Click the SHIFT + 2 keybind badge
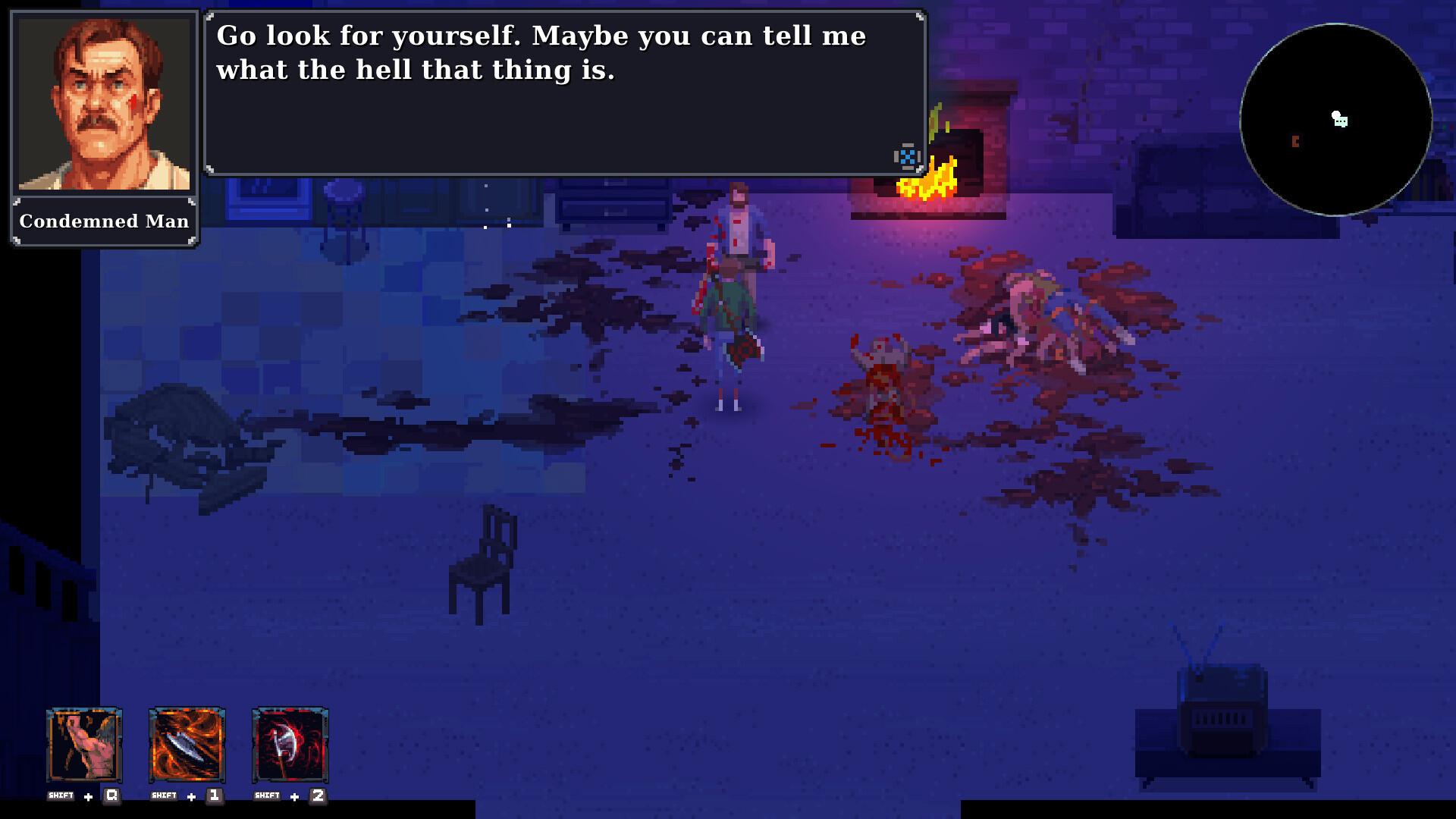The width and height of the screenshot is (1456, 819). tap(290, 795)
